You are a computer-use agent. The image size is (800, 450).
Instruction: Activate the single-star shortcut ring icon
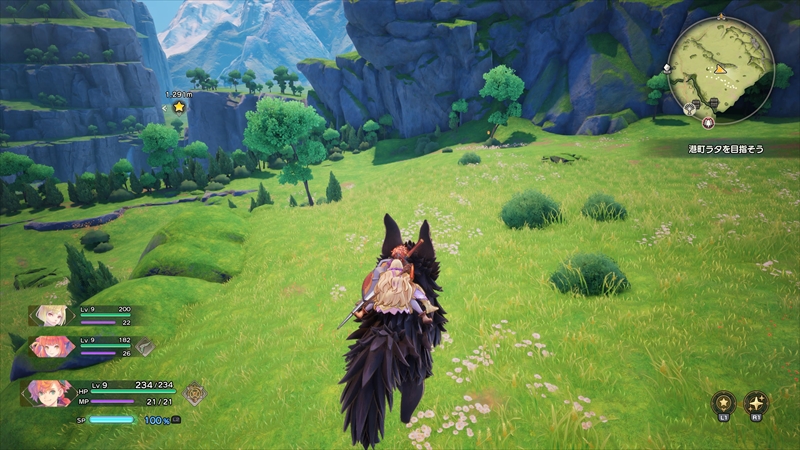coord(723,402)
